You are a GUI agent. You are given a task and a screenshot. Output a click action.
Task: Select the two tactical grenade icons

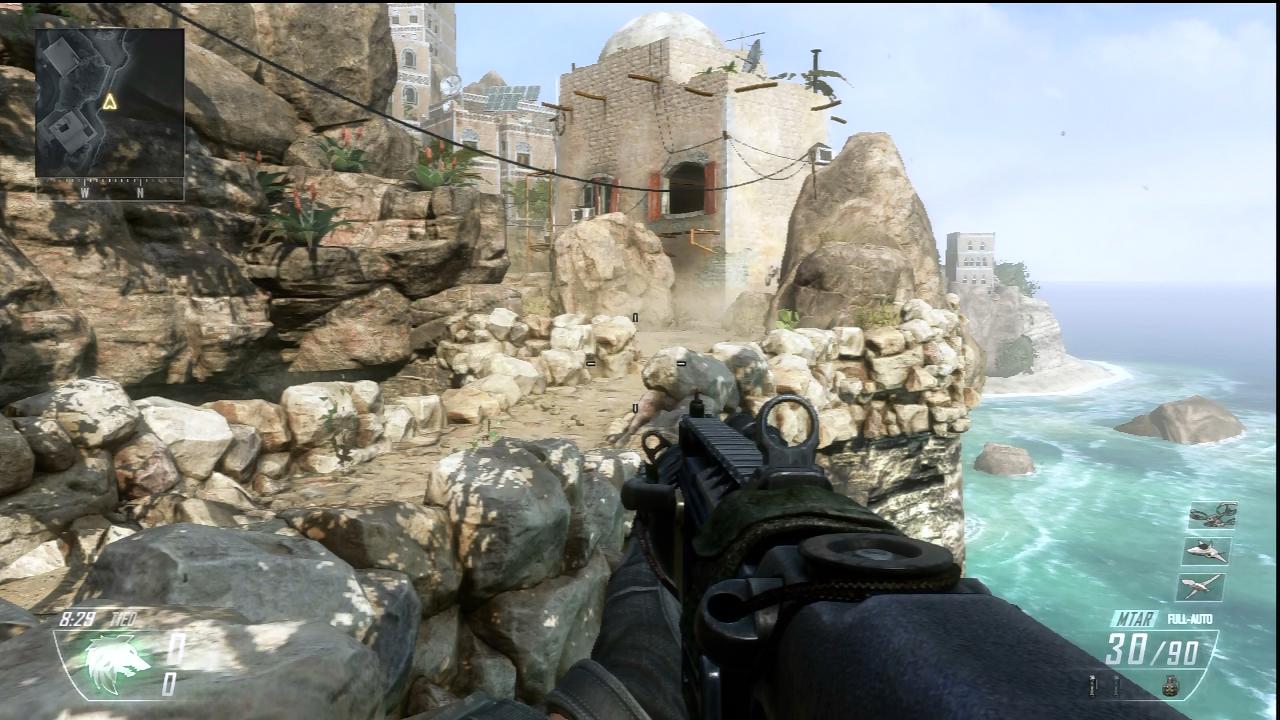coord(1104,686)
